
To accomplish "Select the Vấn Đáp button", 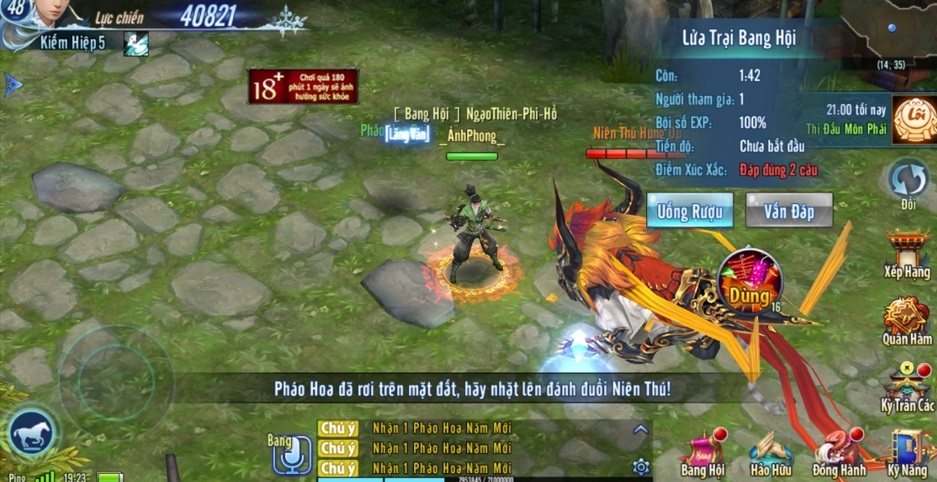I will (x=788, y=211).
